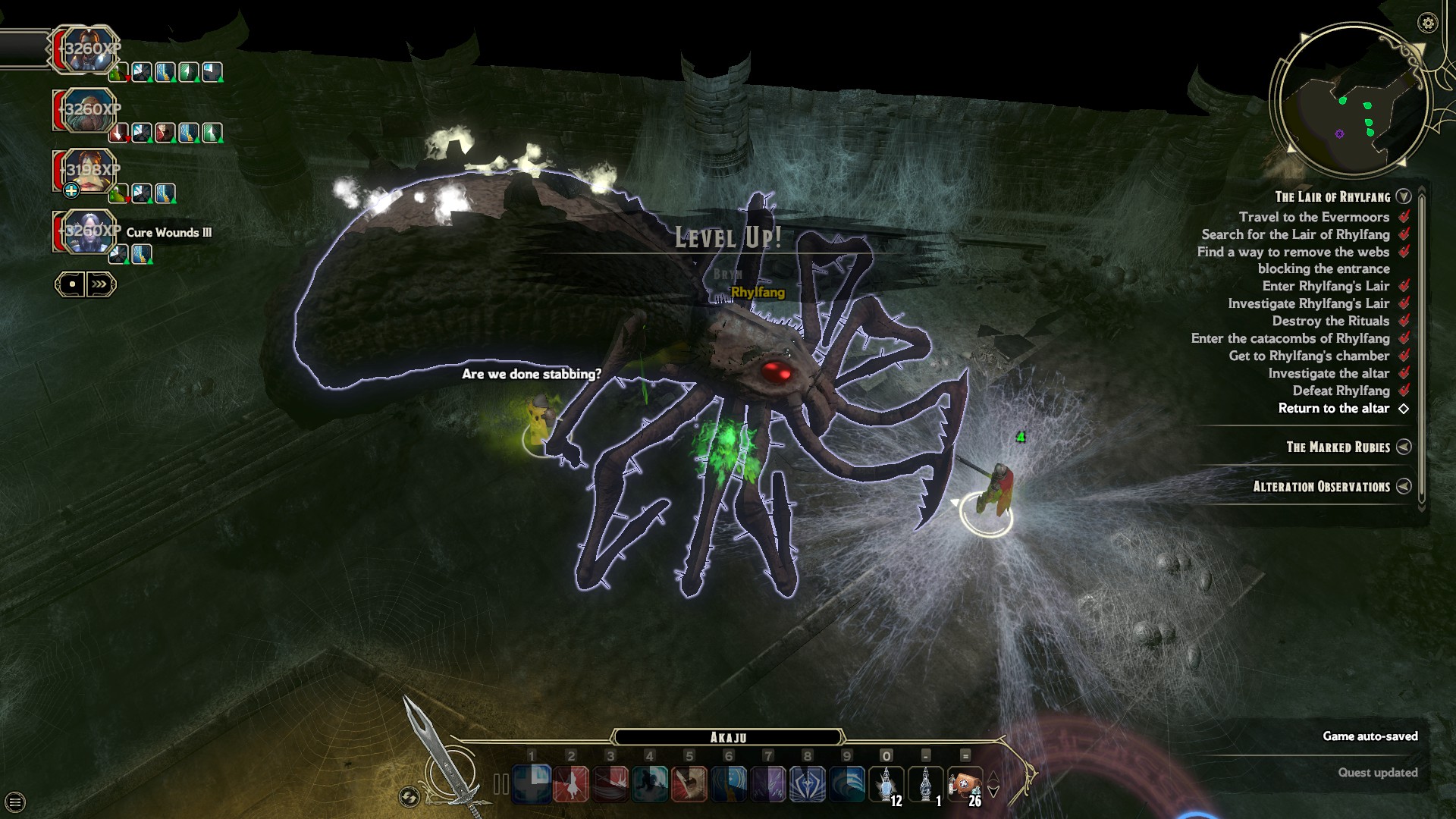Click the completed Defeat Rhylfang objective
Screen dimensions: 1456x819
1341,391
